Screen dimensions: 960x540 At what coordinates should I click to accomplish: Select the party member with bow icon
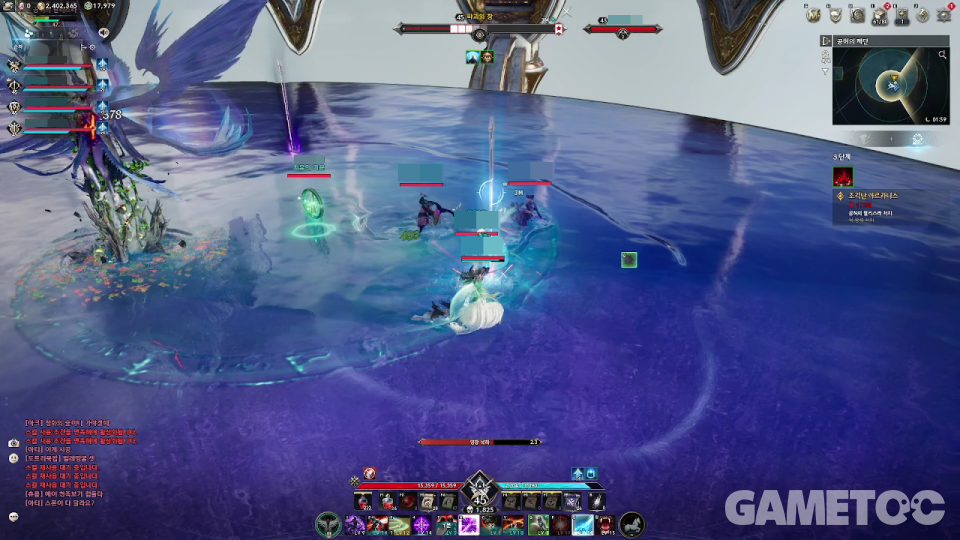point(15,86)
